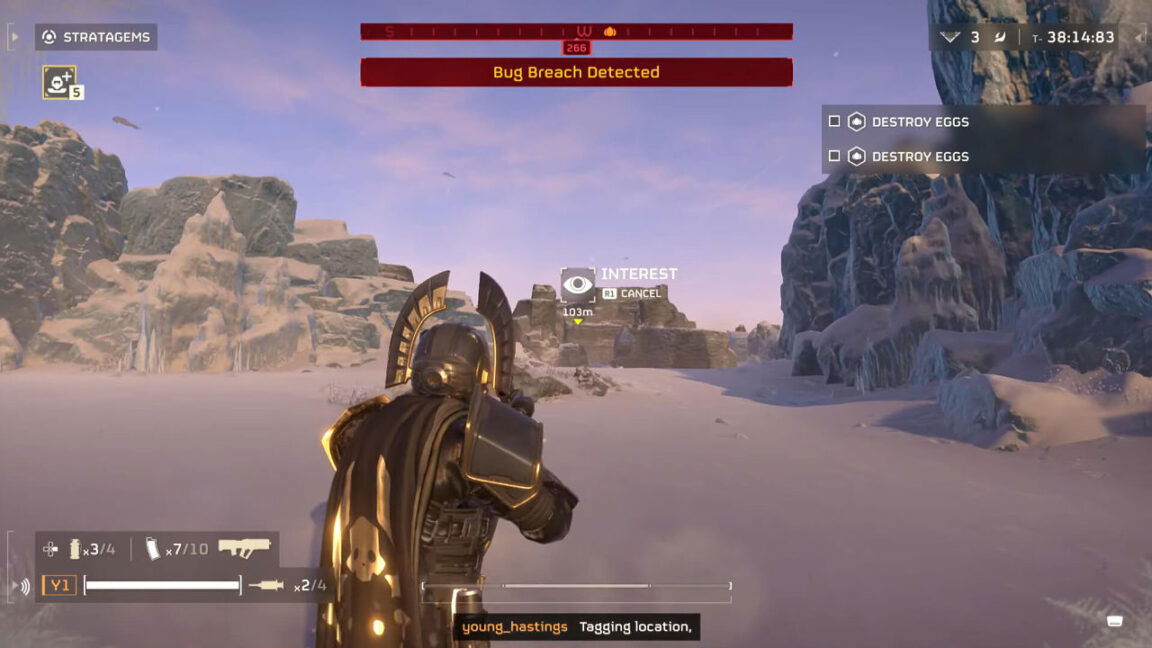Click the reinforcements remaining icon
Screen dimensions: 1152x648
[950, 38]
